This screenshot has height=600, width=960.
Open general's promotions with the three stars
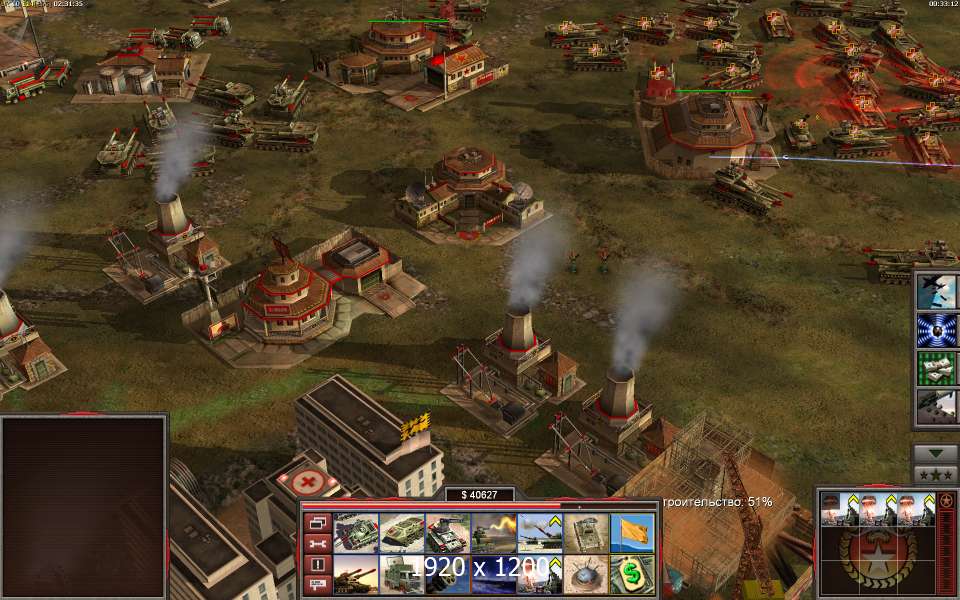(935, 474)
